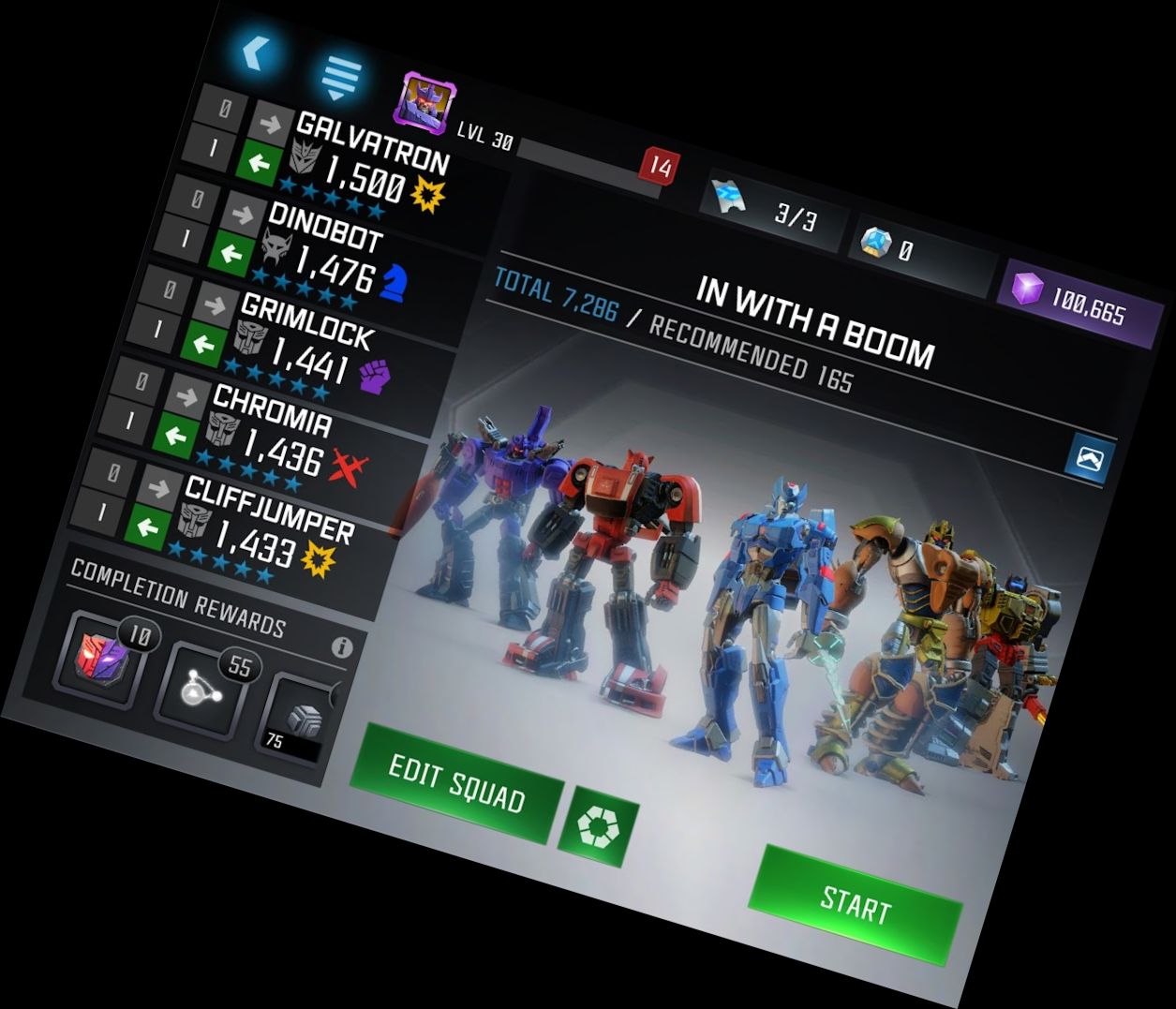Tap the START button
The height and width of the screenshot is (1009, 1176).
tap(855, 903)
